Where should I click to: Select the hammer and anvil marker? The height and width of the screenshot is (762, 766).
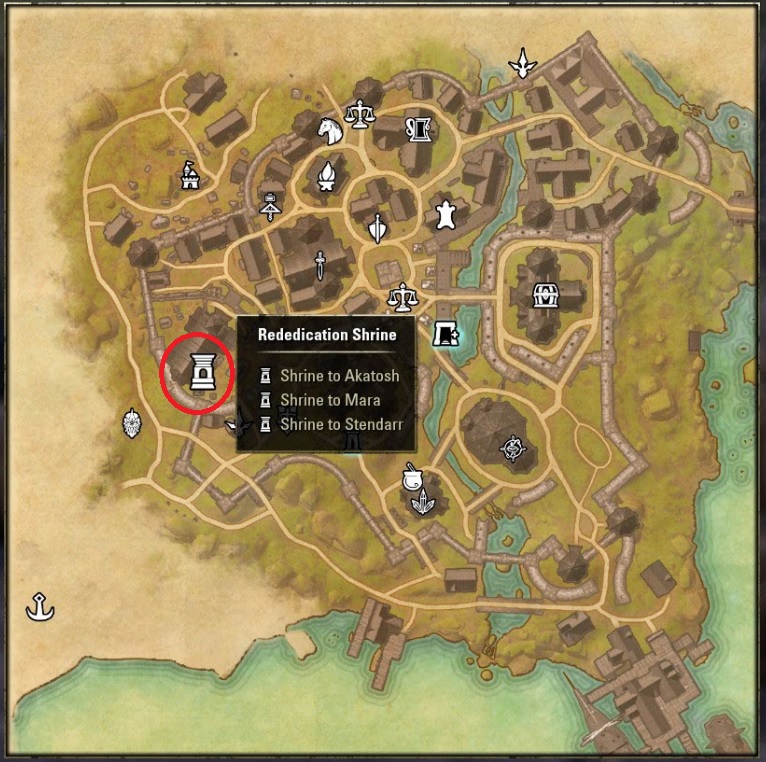pyautogui.click(x=268, y=205)
